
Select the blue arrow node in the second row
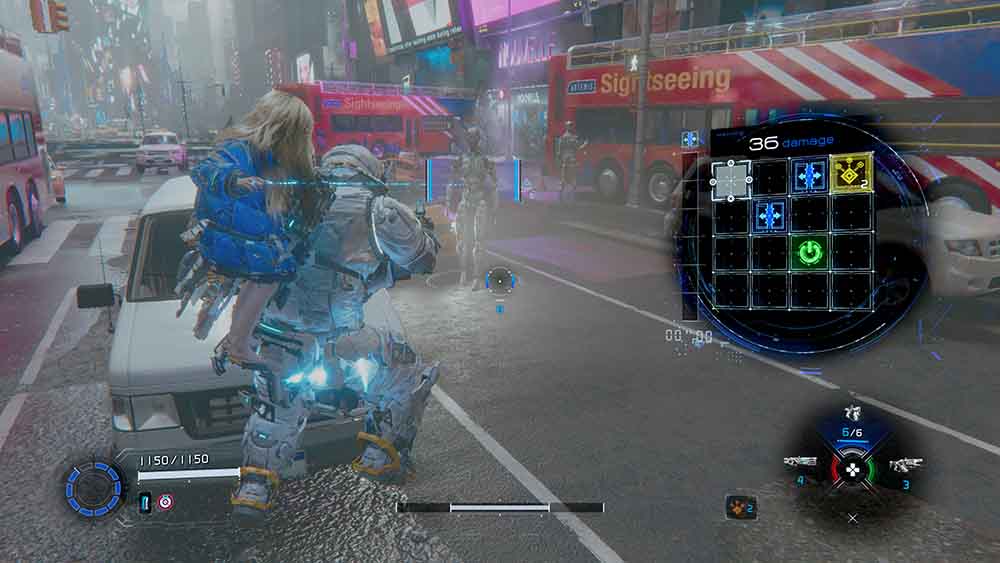click(x=769, y=214)
